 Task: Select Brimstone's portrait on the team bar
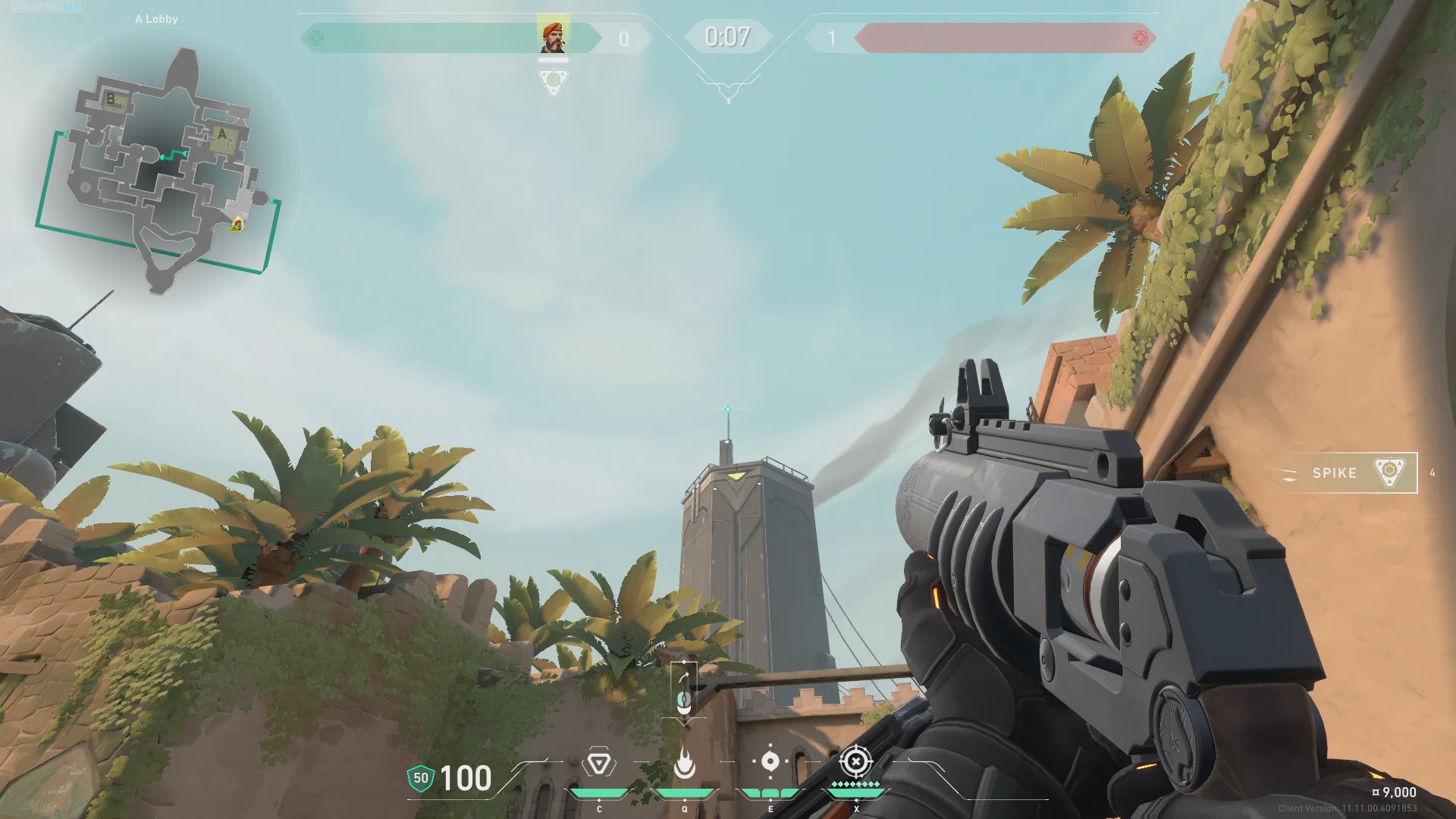pyautogui.click(x=553, y=36)
